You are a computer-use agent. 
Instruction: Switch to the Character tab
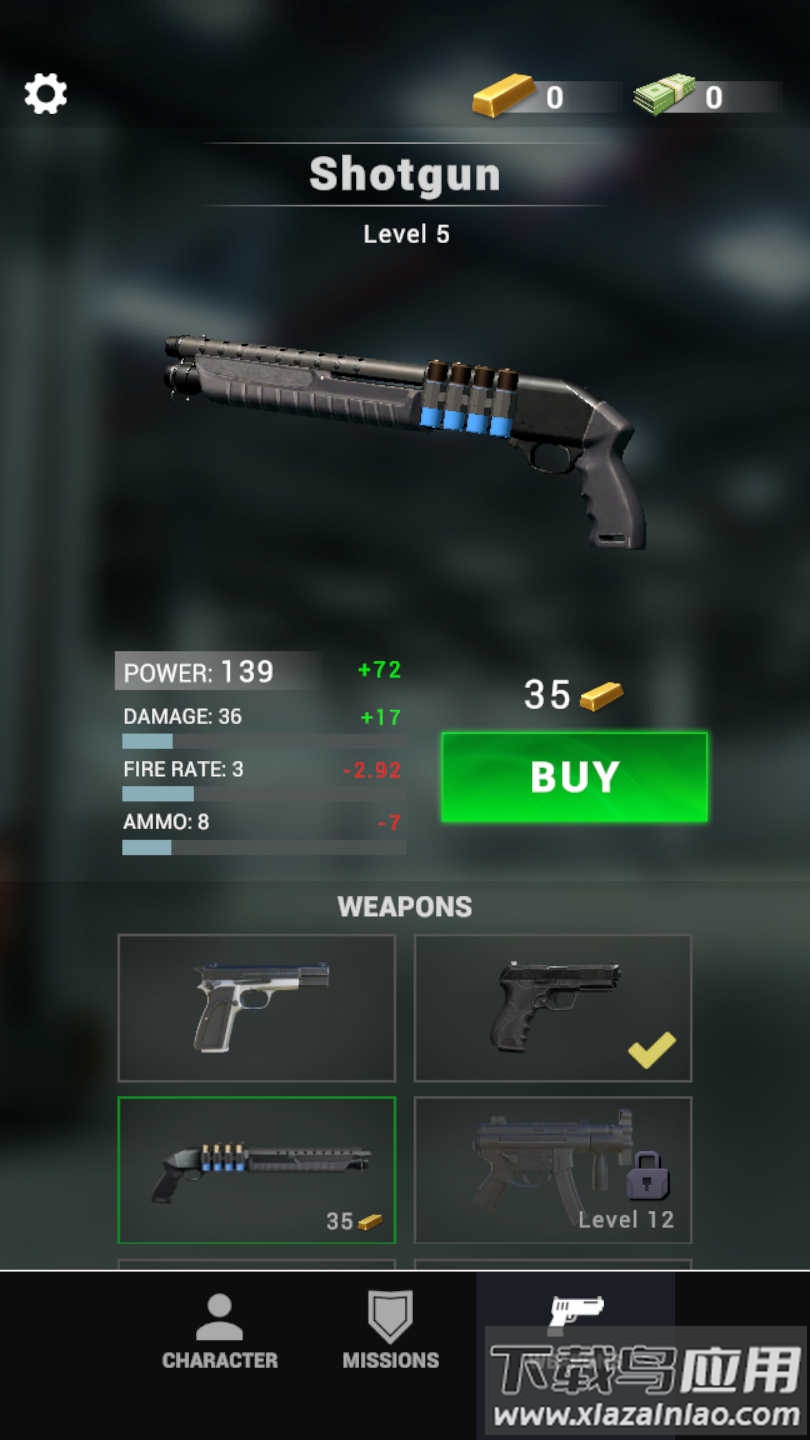220,1332
